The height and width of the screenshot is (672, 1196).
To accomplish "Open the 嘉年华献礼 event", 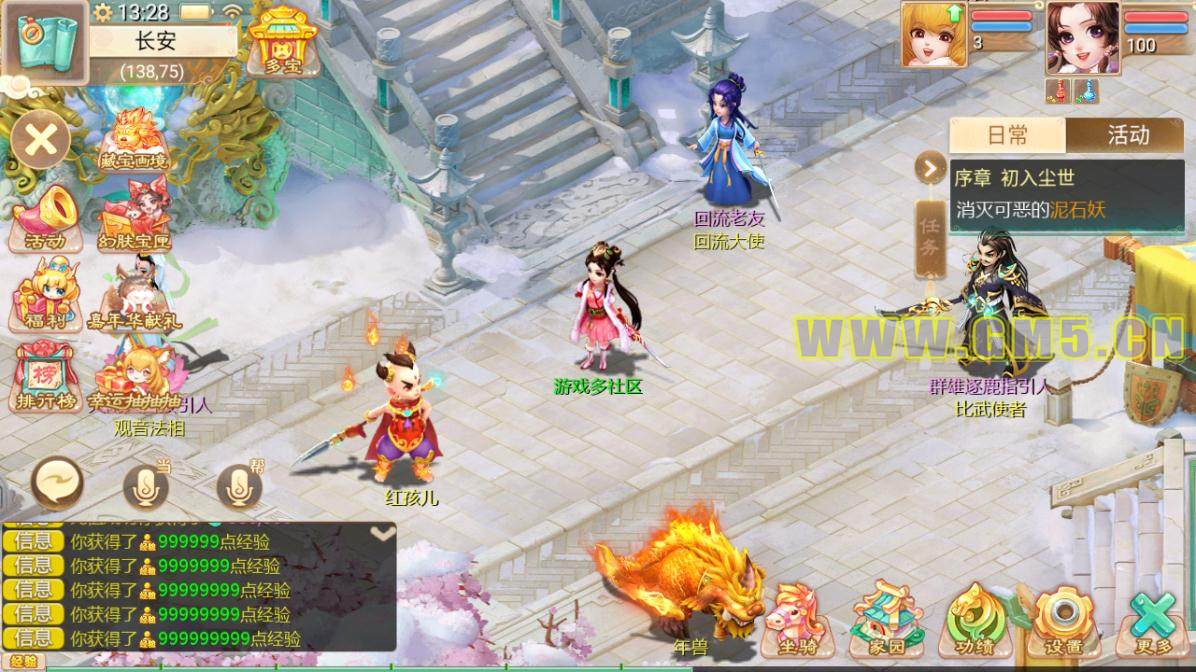I will (134, 295).
